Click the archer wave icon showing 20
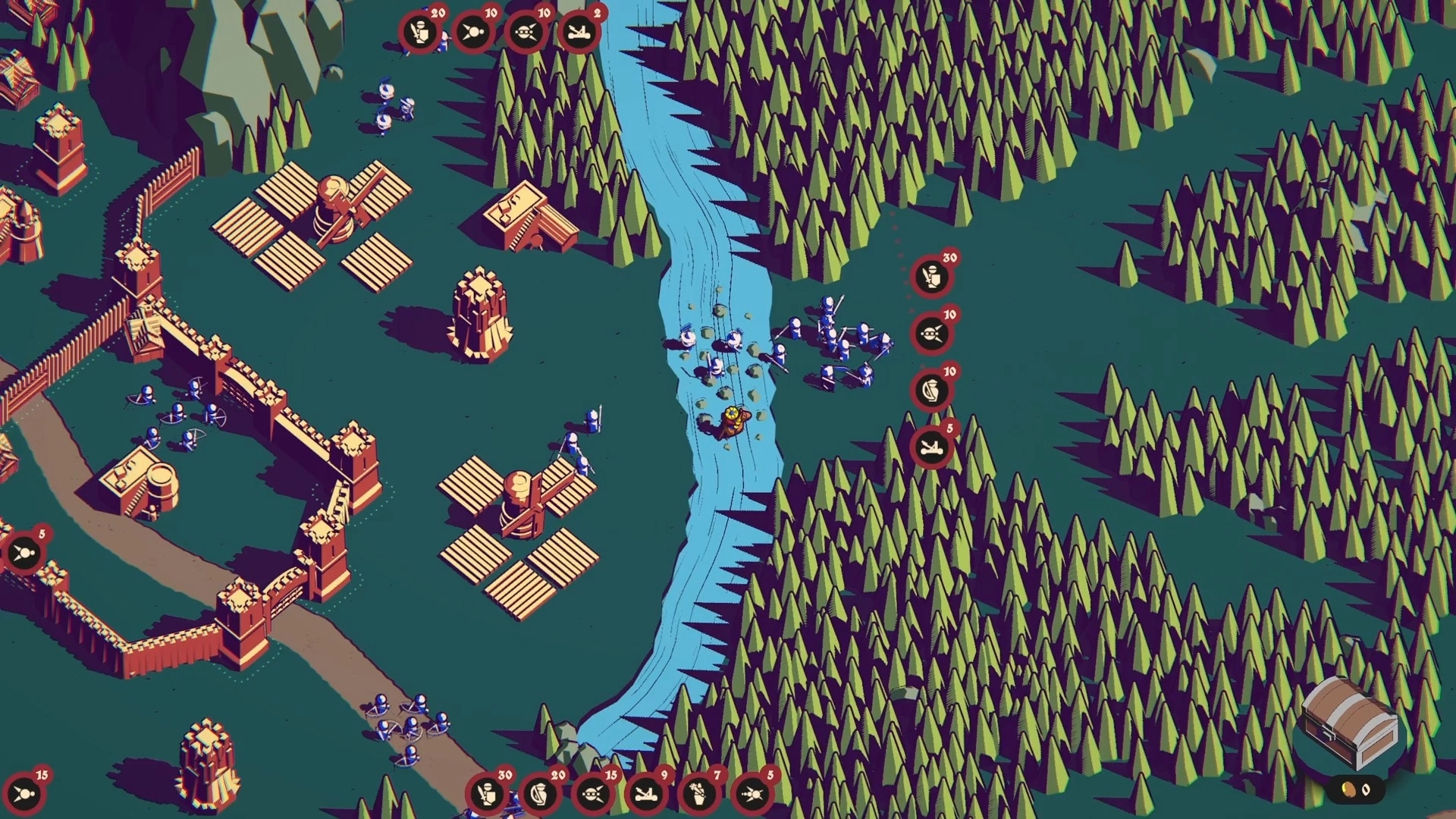Viewport: 1456px width, 819px height. point(539,794)
